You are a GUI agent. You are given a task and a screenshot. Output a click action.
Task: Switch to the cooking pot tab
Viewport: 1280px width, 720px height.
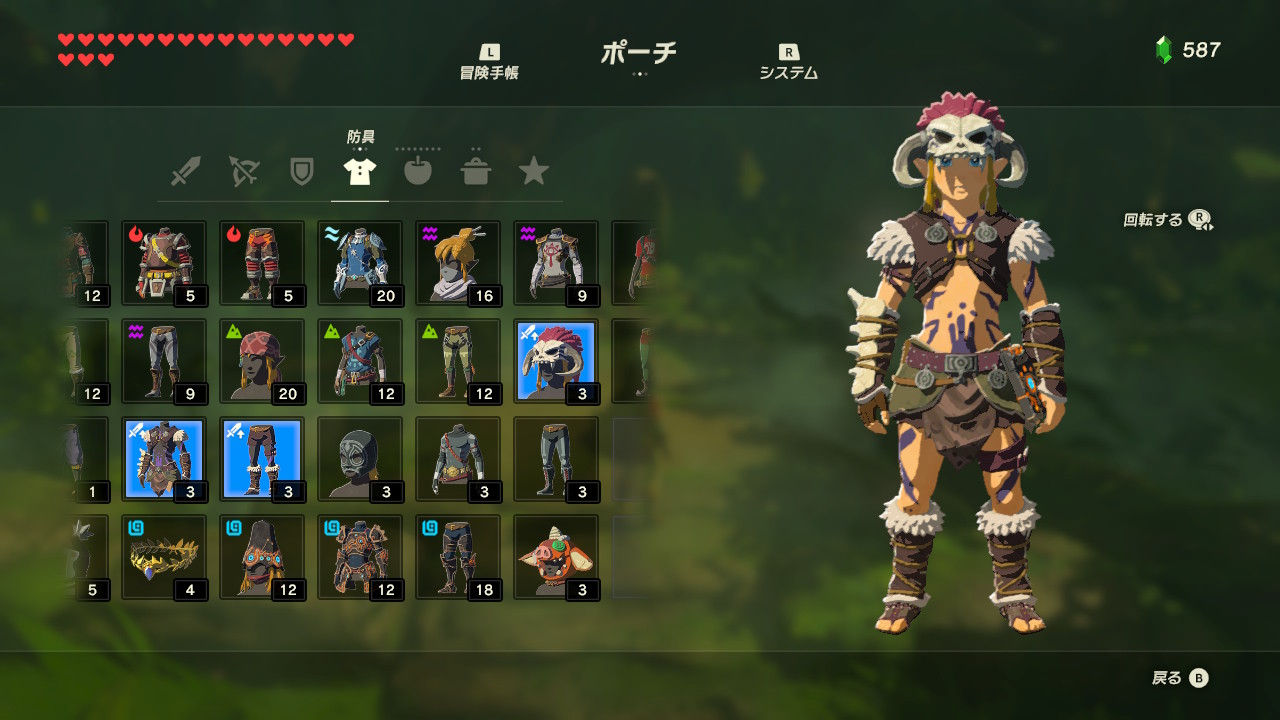click(x=476, y=172)
